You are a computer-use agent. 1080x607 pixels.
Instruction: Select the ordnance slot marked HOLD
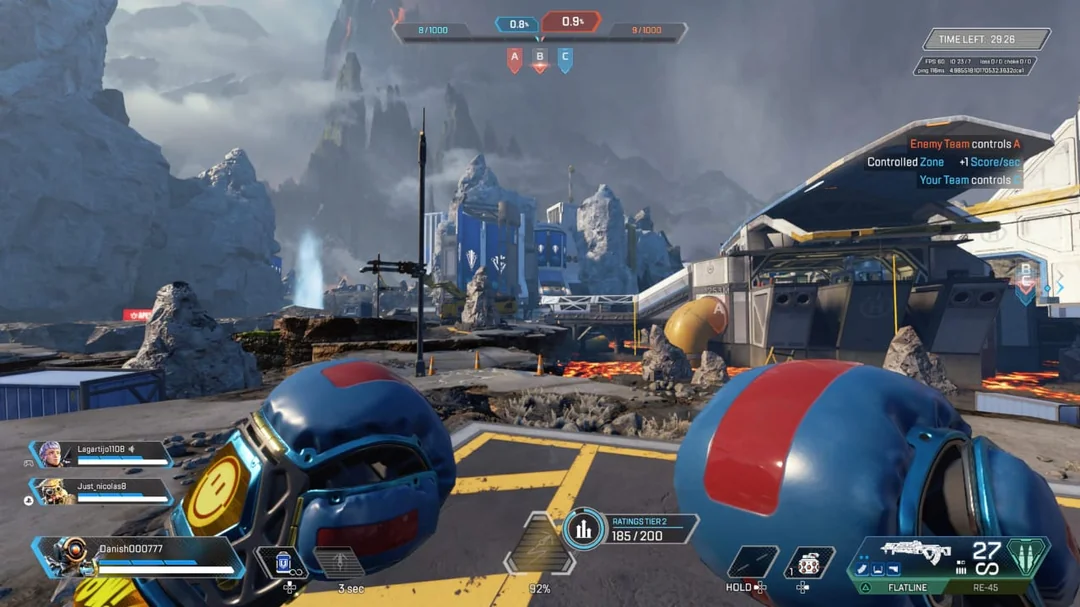coord(753,562)
